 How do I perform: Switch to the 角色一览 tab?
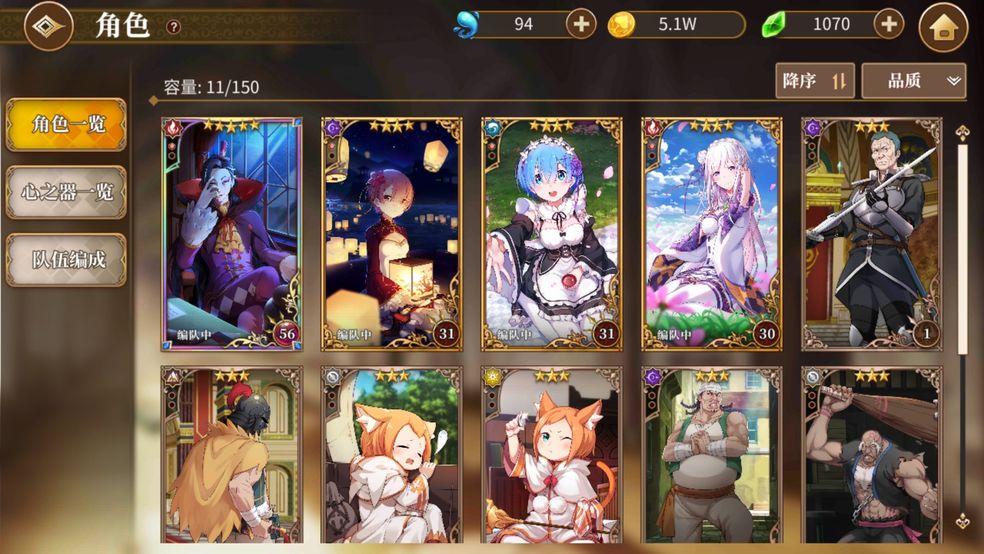[x=66, y=124]
